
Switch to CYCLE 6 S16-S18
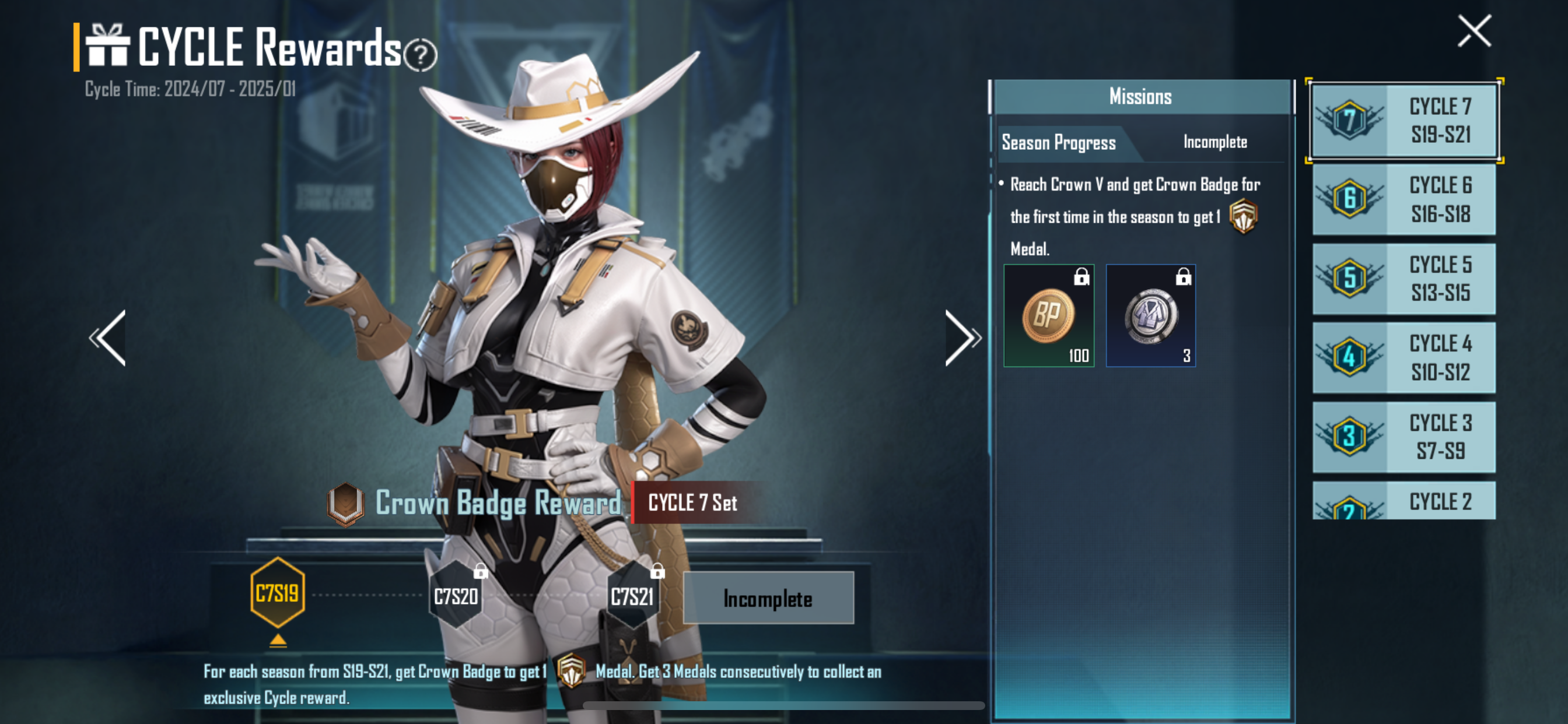(1403, 199)
